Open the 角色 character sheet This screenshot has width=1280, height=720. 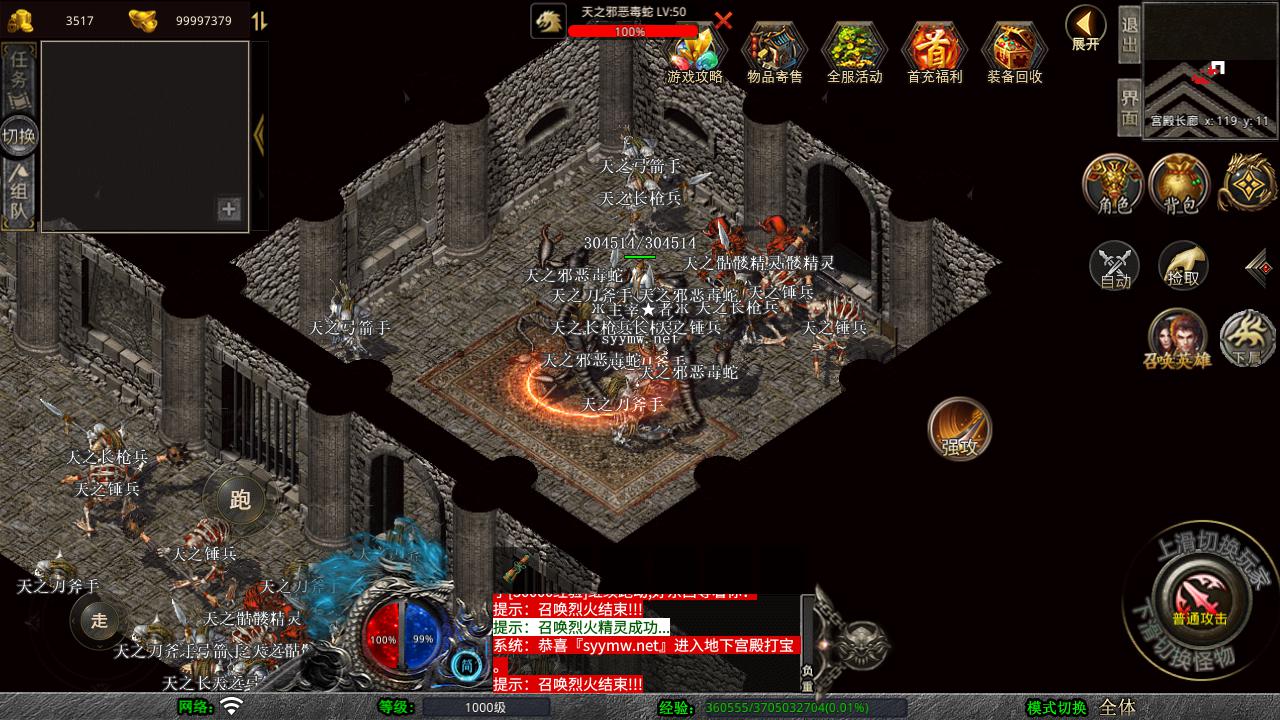coord(1114,185)
